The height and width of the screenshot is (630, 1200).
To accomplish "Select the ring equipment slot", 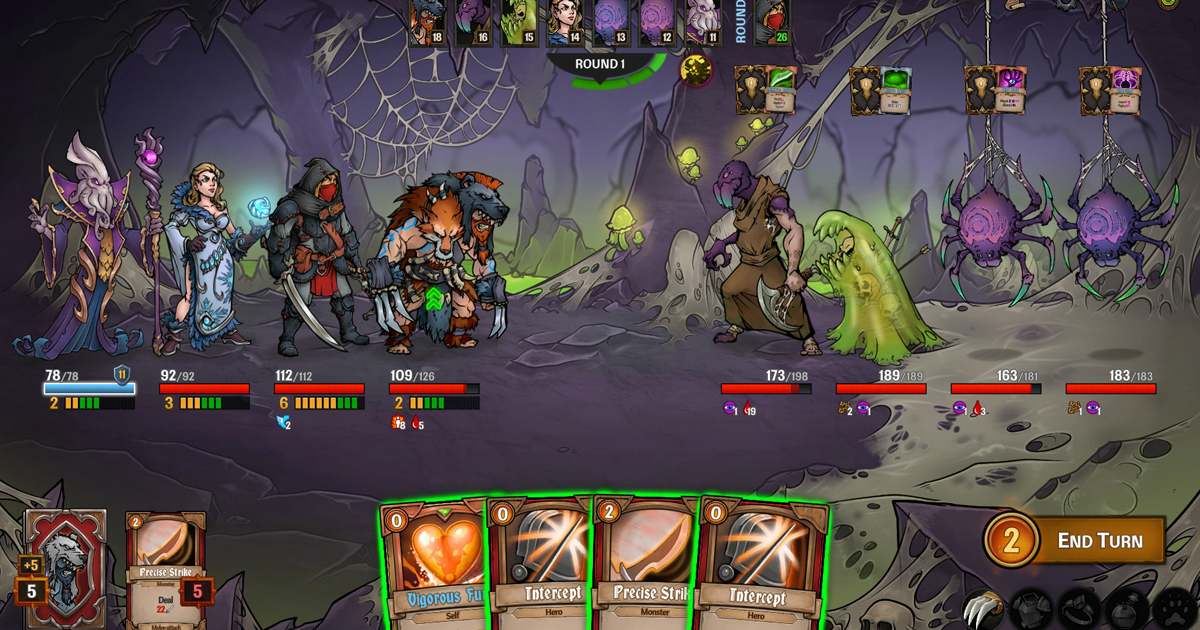I will click(1078, 608).
